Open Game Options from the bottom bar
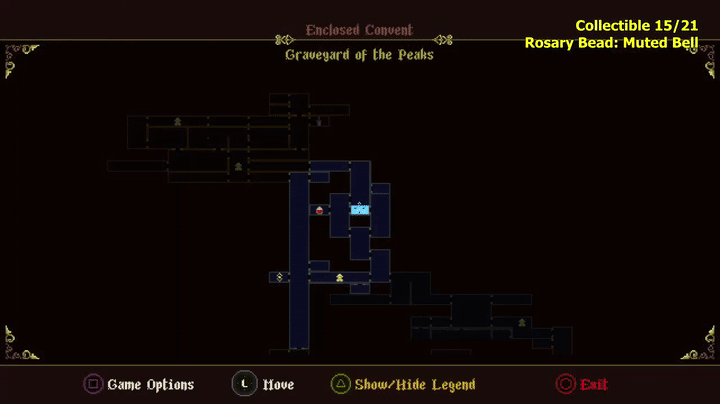This screenshot has width=720, height=404. click(x=139, y=384)
